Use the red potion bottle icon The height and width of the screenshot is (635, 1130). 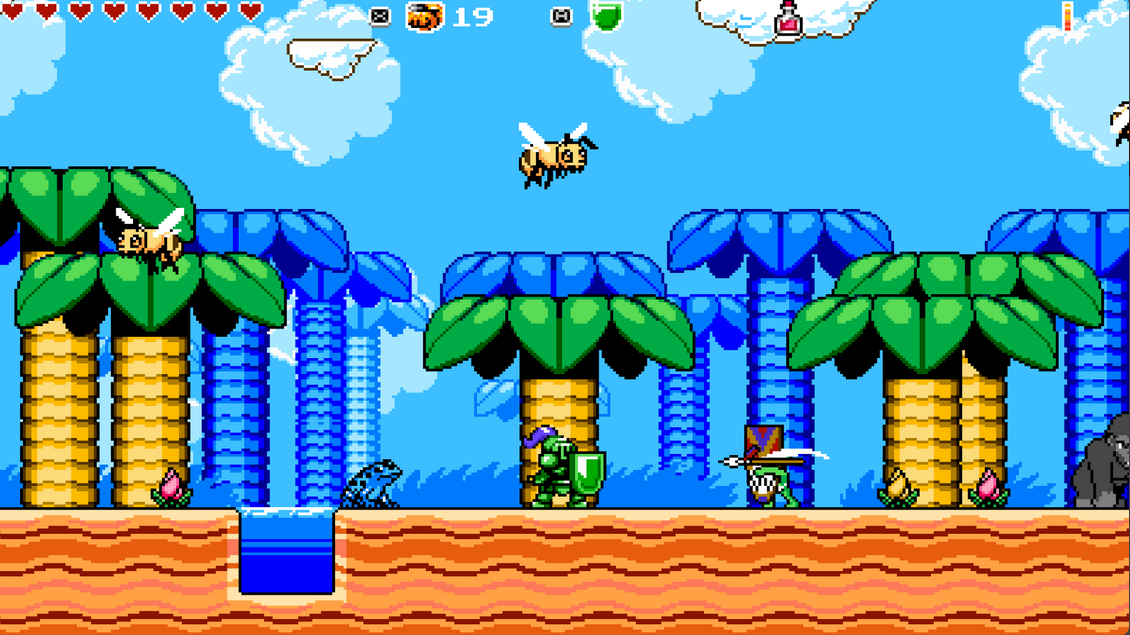tap(788, 20)
